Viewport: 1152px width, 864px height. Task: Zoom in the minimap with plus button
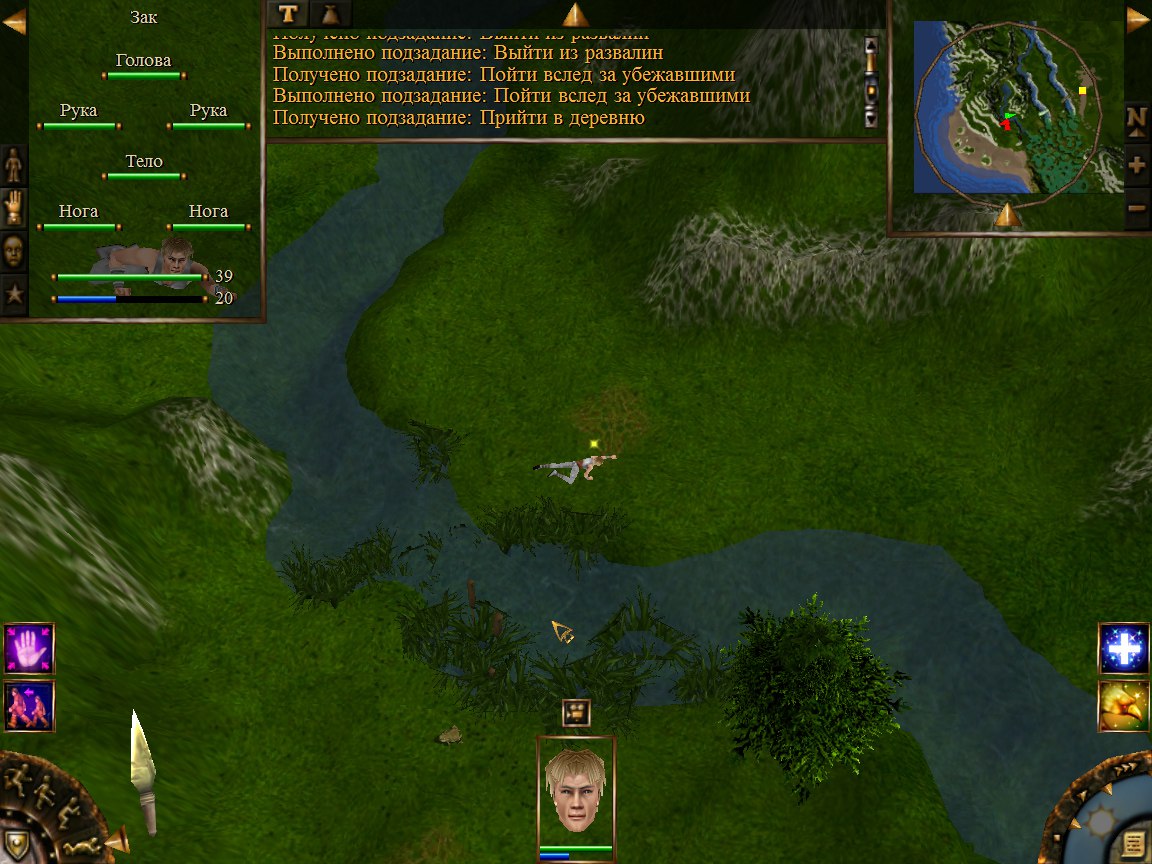coord(1137,164)
